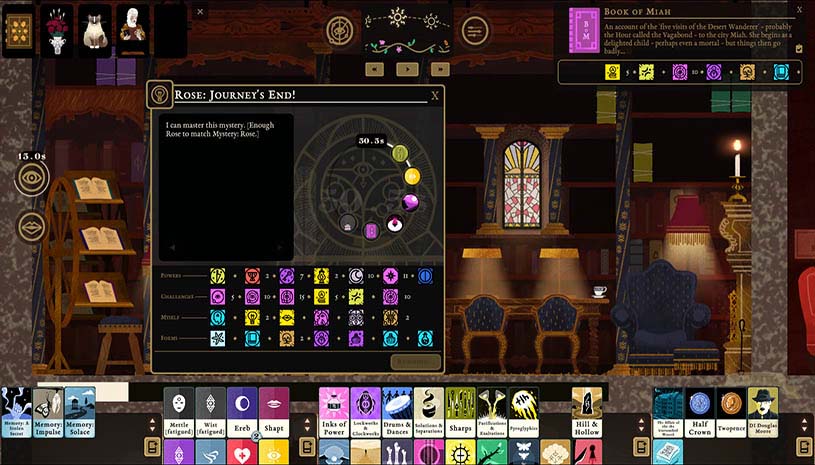
Task: Pick the Inks of Power skill card
Action: coord(334,411)
